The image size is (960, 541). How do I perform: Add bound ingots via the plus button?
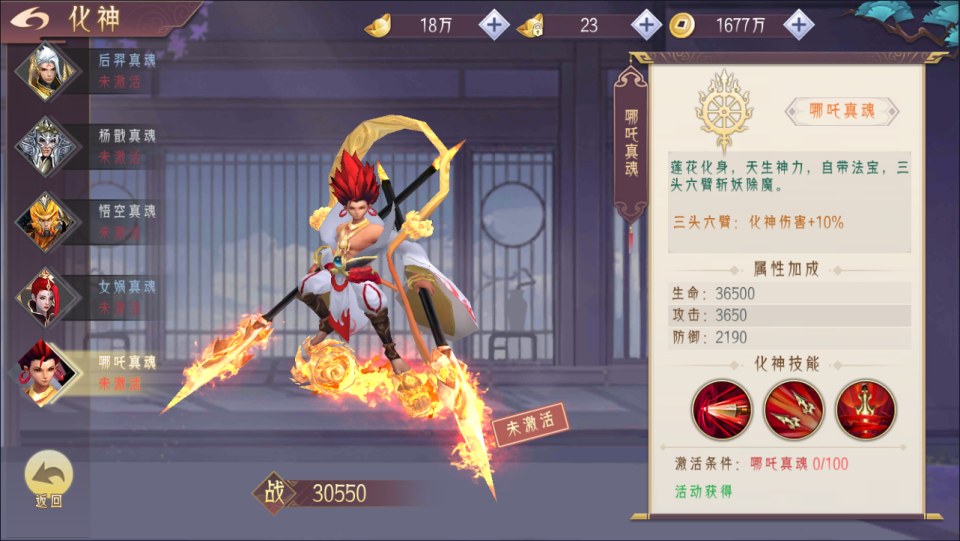(646, 25)
